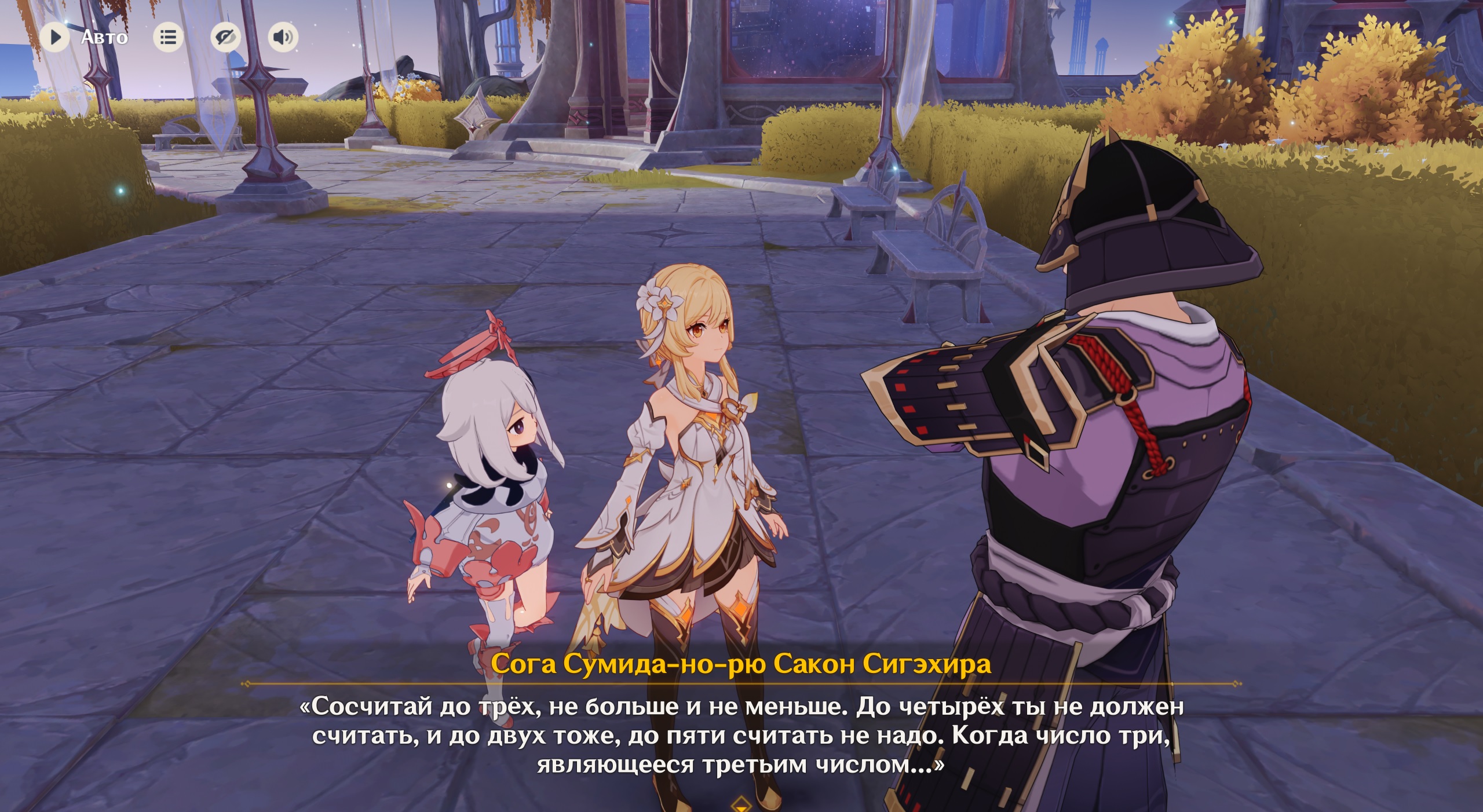This screenshot has height=812, width=1483.
Task: Advance dialogue with the yellow arrow indicator
Action: click(x=741, y=804)
